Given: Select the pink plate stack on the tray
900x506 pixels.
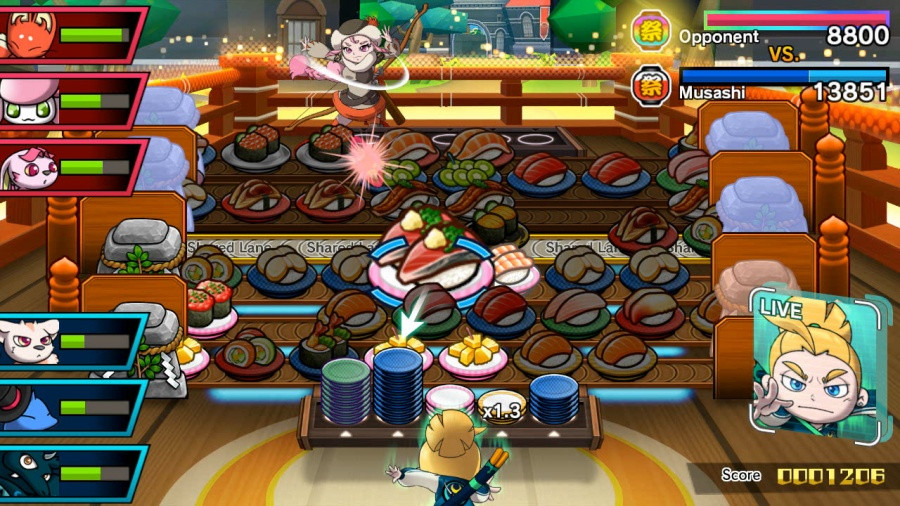Looking at the screenshot, I should 449,399.
